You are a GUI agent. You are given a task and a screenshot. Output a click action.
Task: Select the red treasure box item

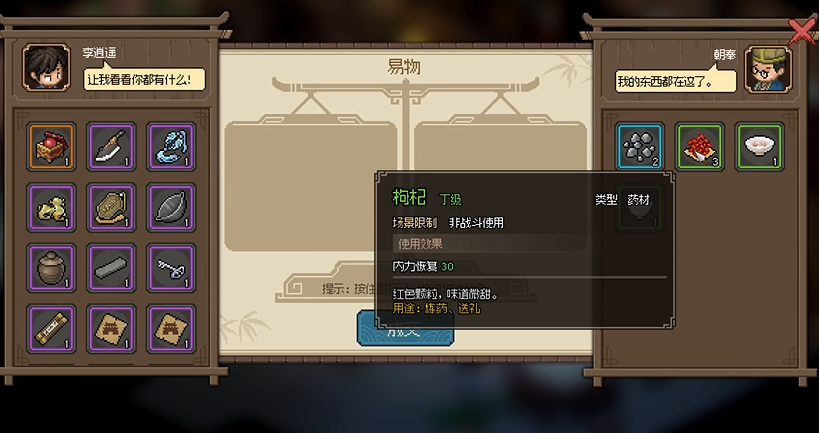(x=52, y=147)
